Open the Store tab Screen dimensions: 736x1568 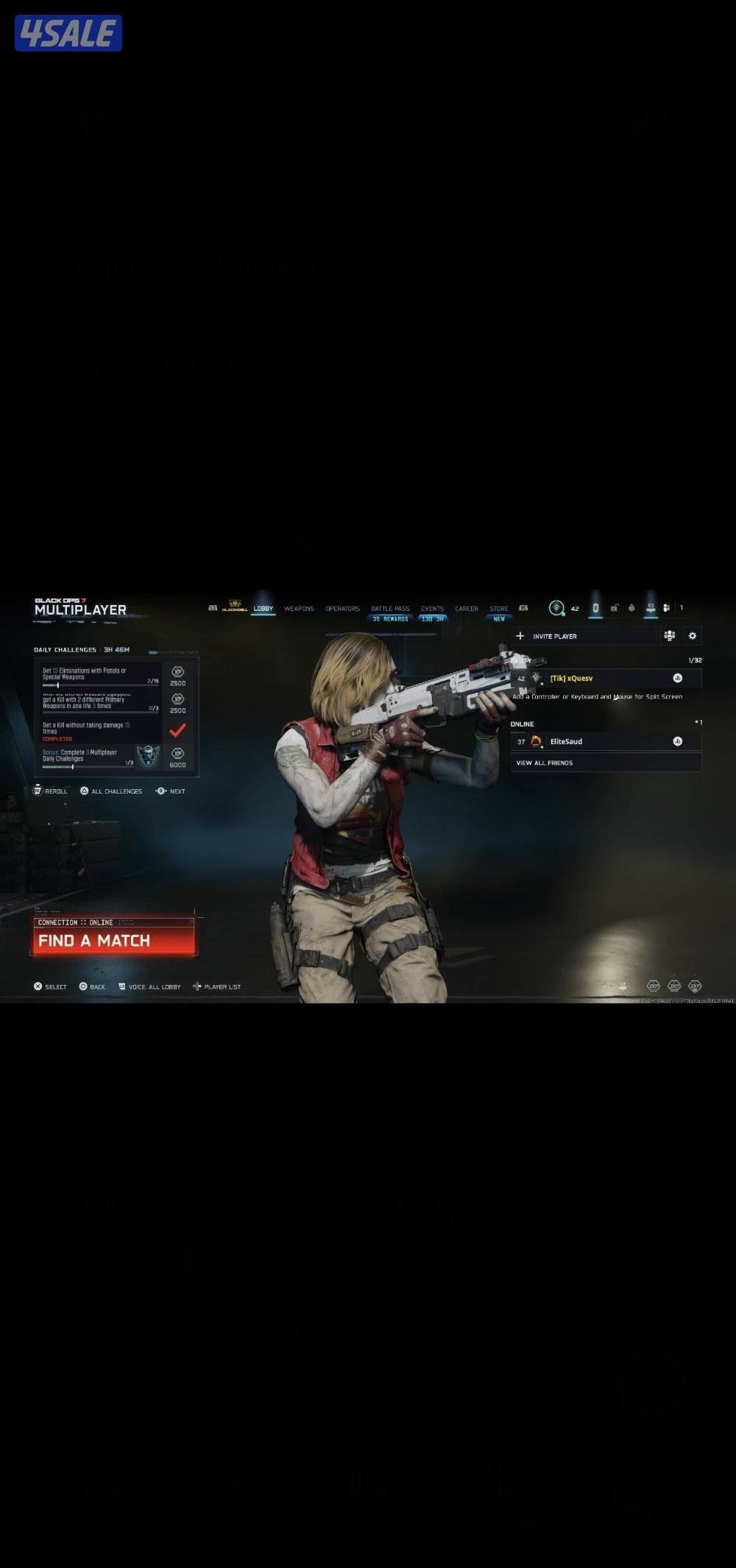[x=499, y=609]
